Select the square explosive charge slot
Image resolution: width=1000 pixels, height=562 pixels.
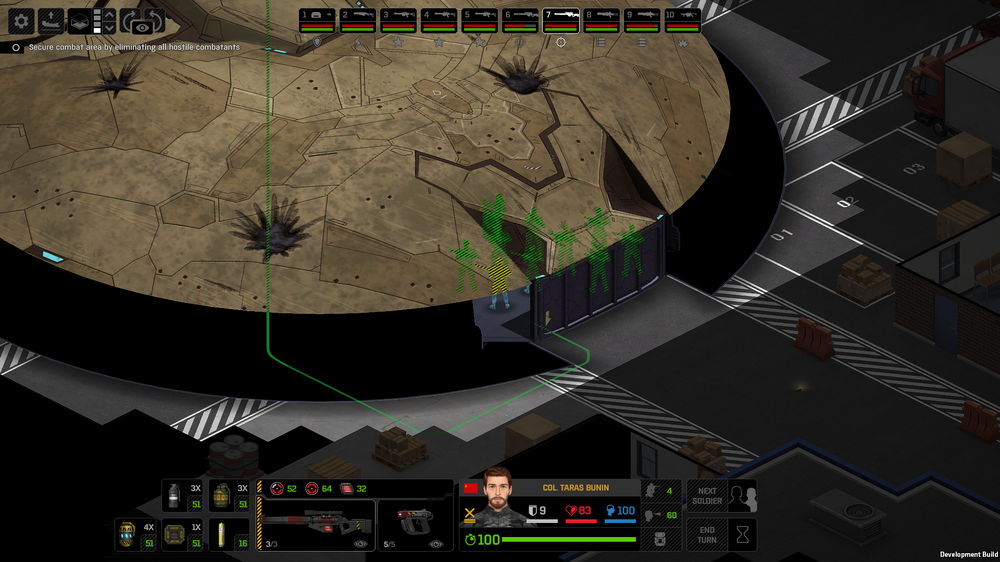[182, 535]
